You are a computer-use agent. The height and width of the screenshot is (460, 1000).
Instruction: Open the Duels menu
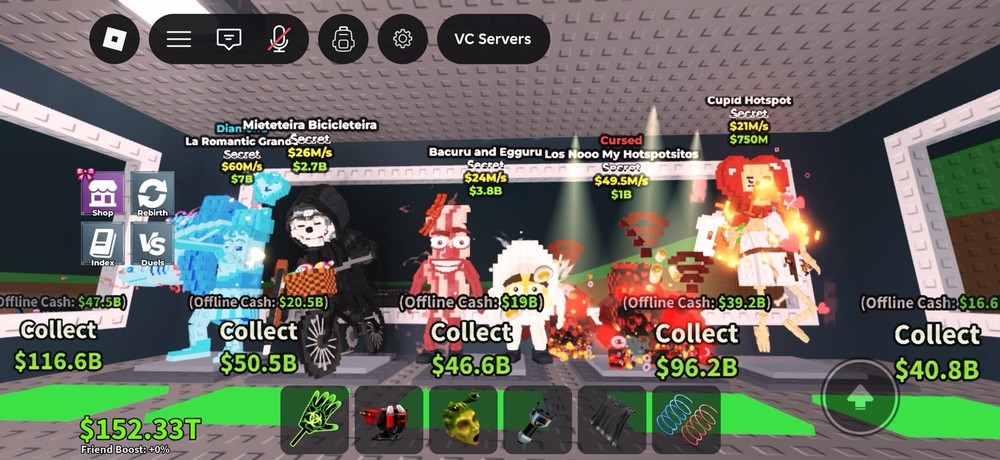(x=152, y=243)
